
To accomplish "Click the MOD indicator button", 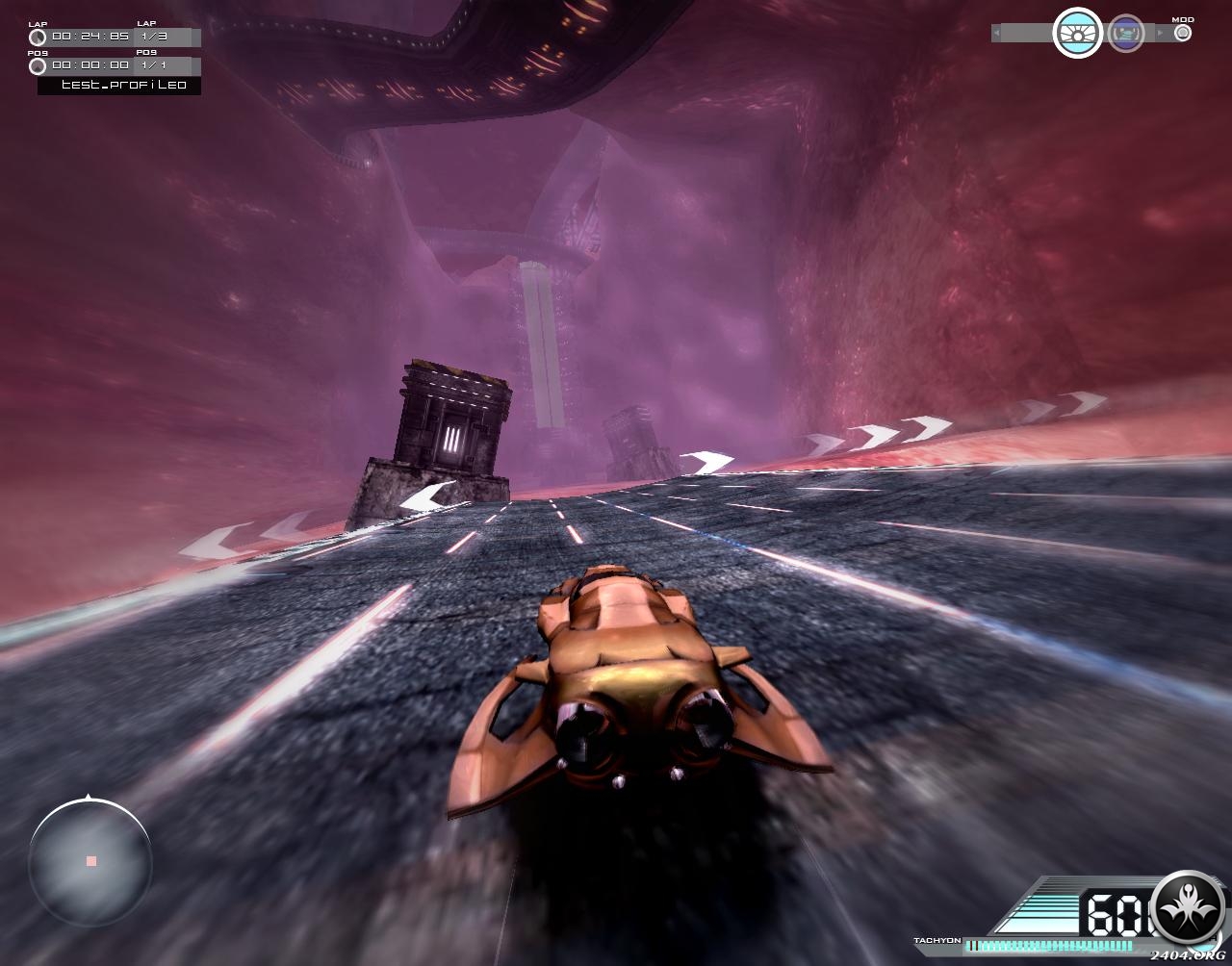I will tap(1183, 33).
